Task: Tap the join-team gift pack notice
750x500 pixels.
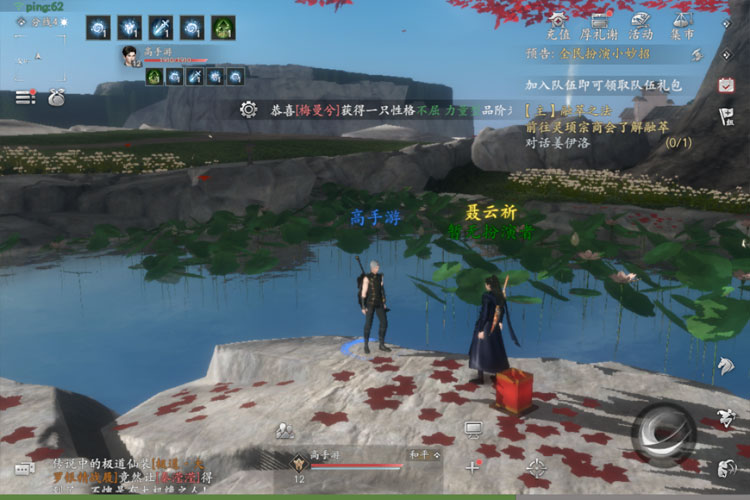Action: (606, 87)
